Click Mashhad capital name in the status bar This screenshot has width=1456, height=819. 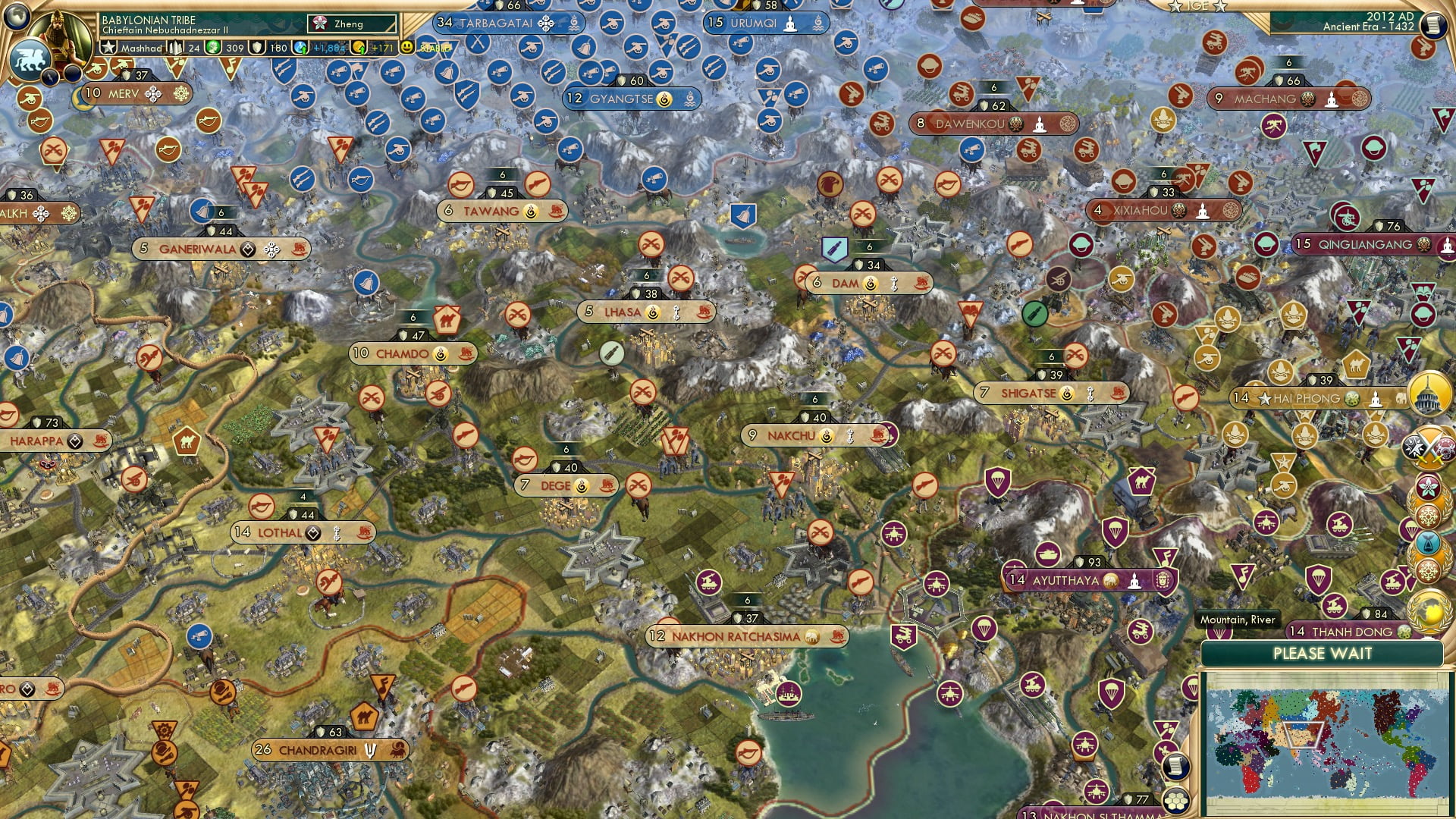[x=141, y=48]
